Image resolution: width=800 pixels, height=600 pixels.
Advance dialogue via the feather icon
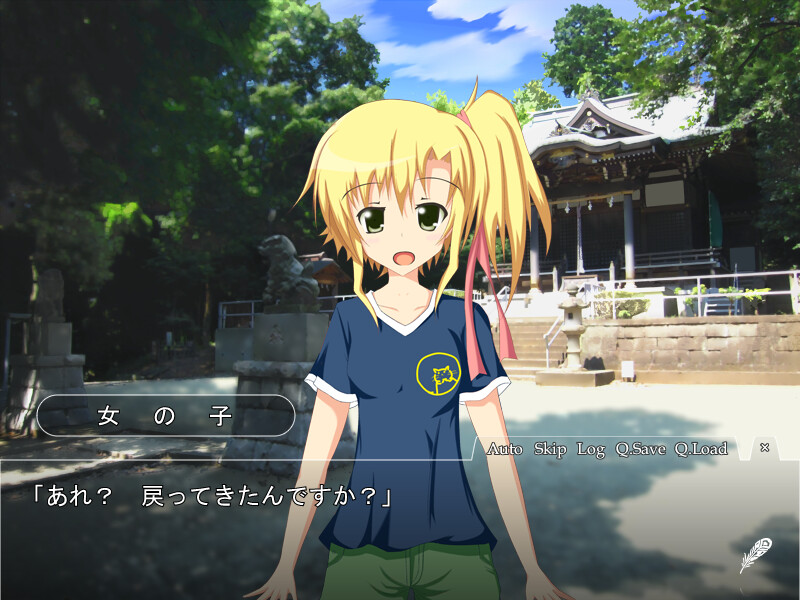pyautogui.click(x=755, y=555)
